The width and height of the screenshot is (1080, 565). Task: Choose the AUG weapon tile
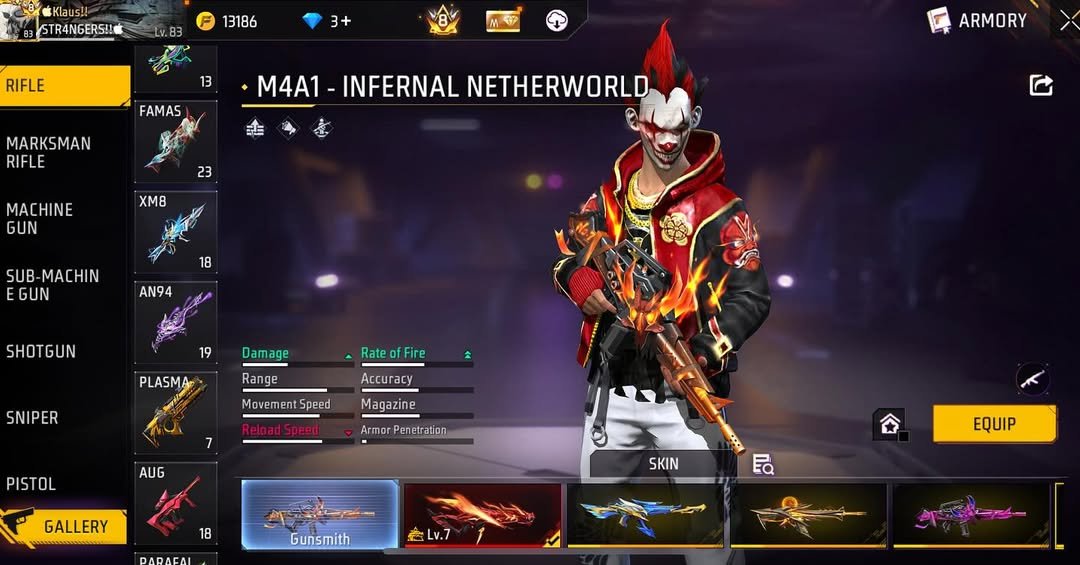[176, 503]
